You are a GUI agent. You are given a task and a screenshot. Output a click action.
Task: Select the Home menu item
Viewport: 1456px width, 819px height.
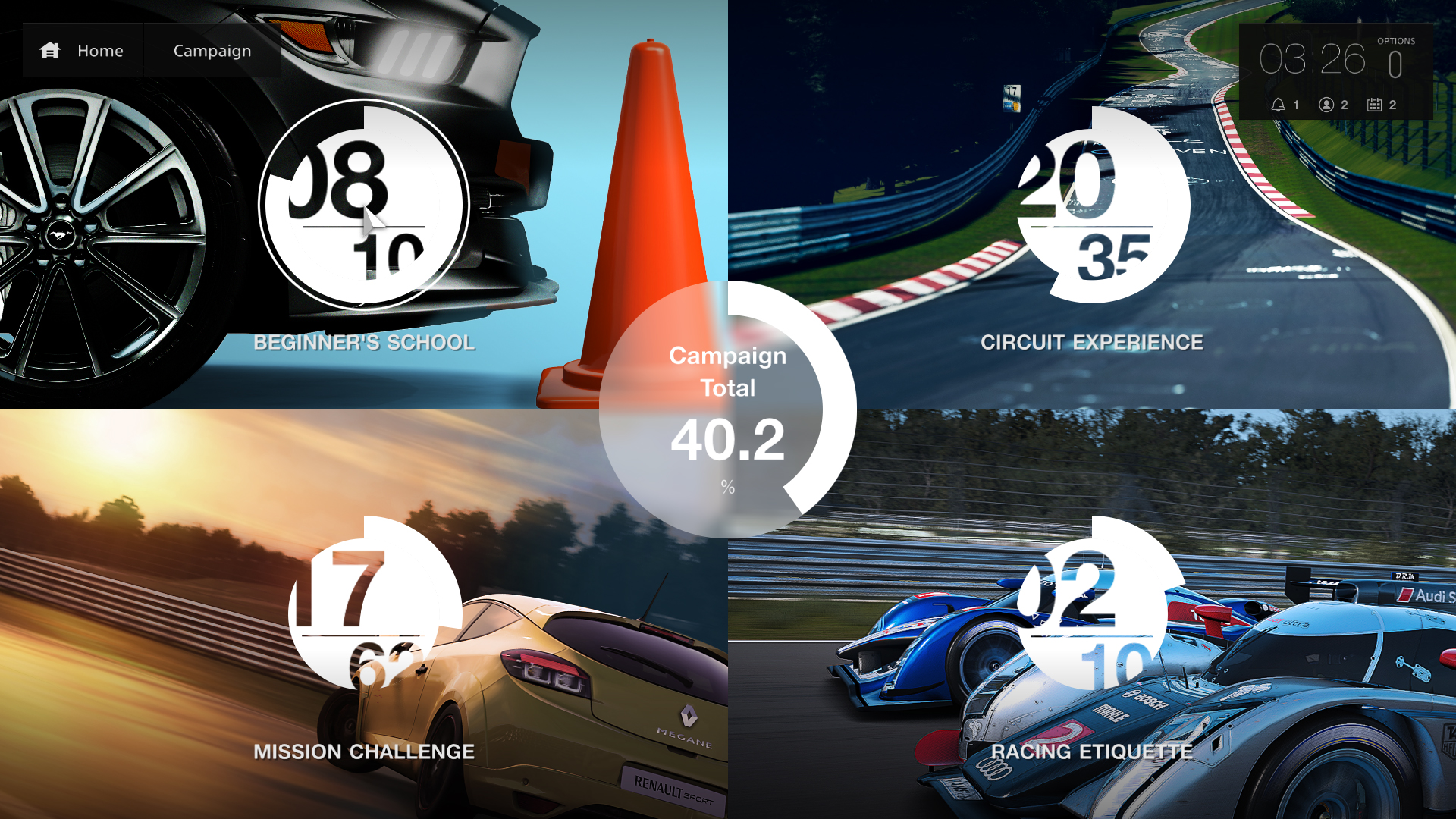point(99,50)
